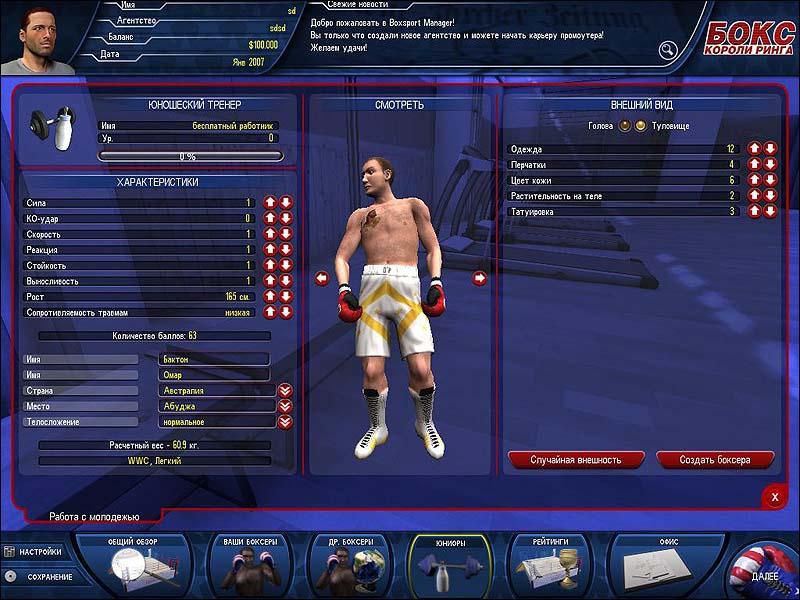The image size is (800, 600).
Task: Generate a random look with Случайная внешность
Action: click(577, 460)
